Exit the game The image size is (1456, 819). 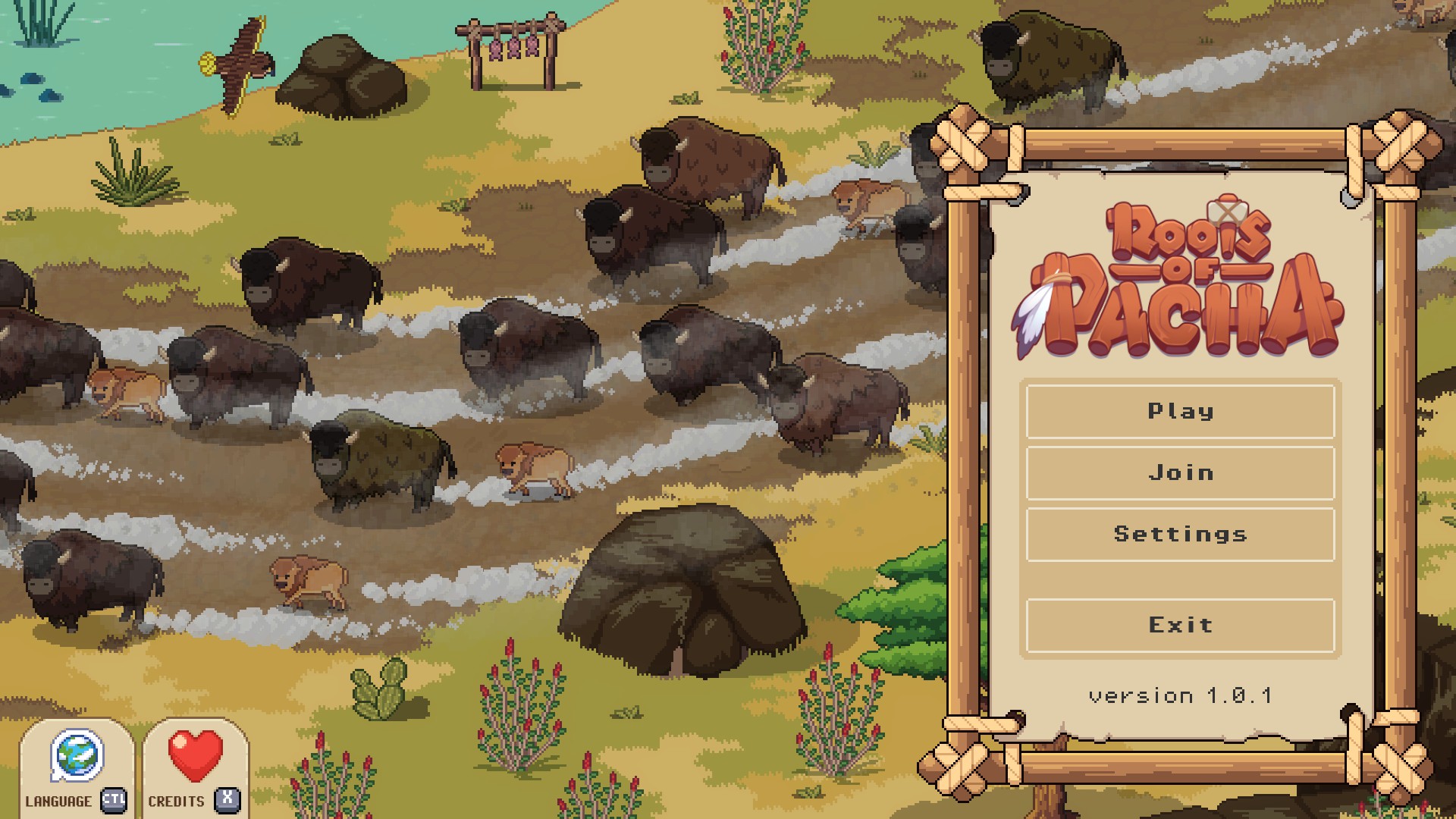1180,626
